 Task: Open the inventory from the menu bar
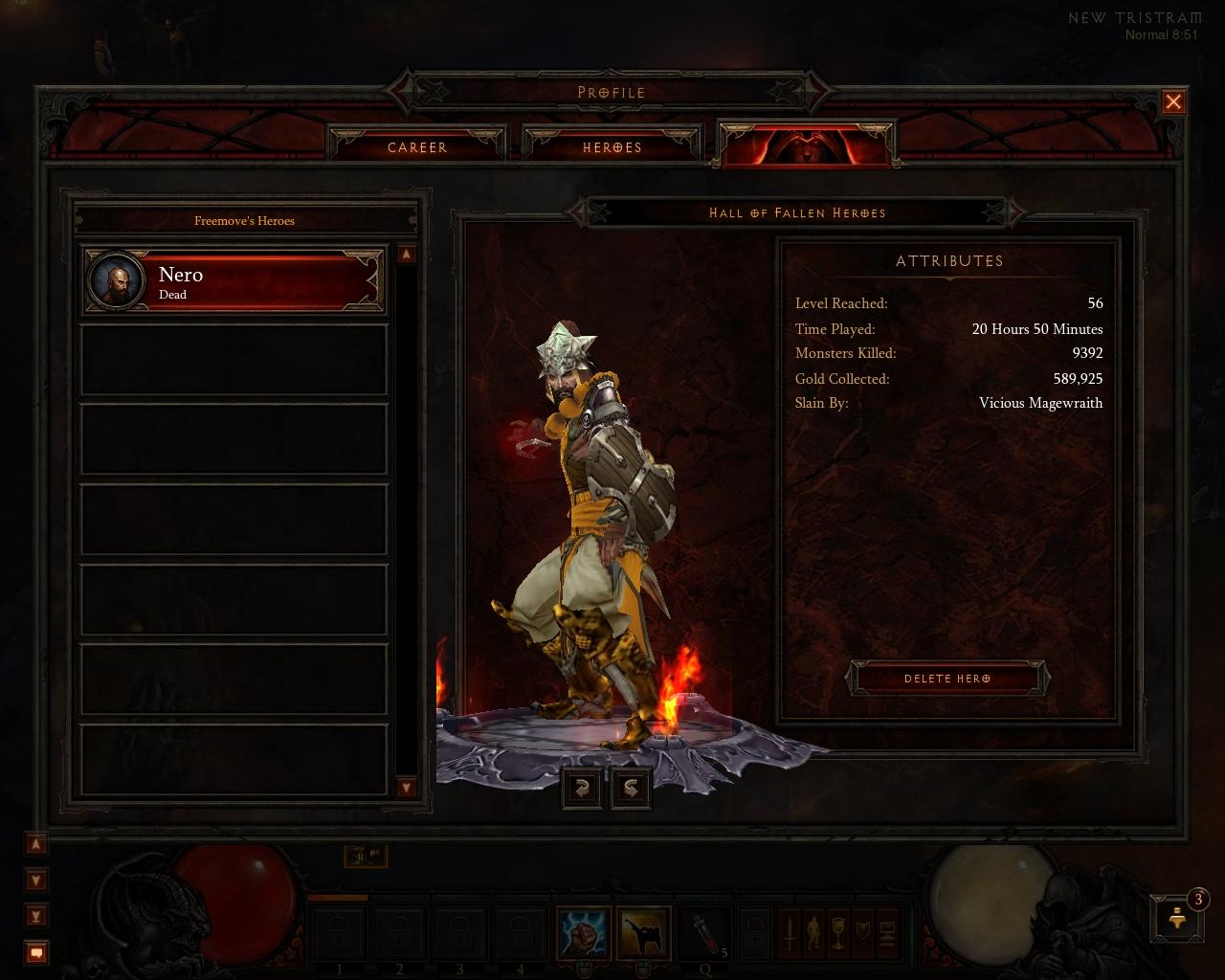point(814,933)
